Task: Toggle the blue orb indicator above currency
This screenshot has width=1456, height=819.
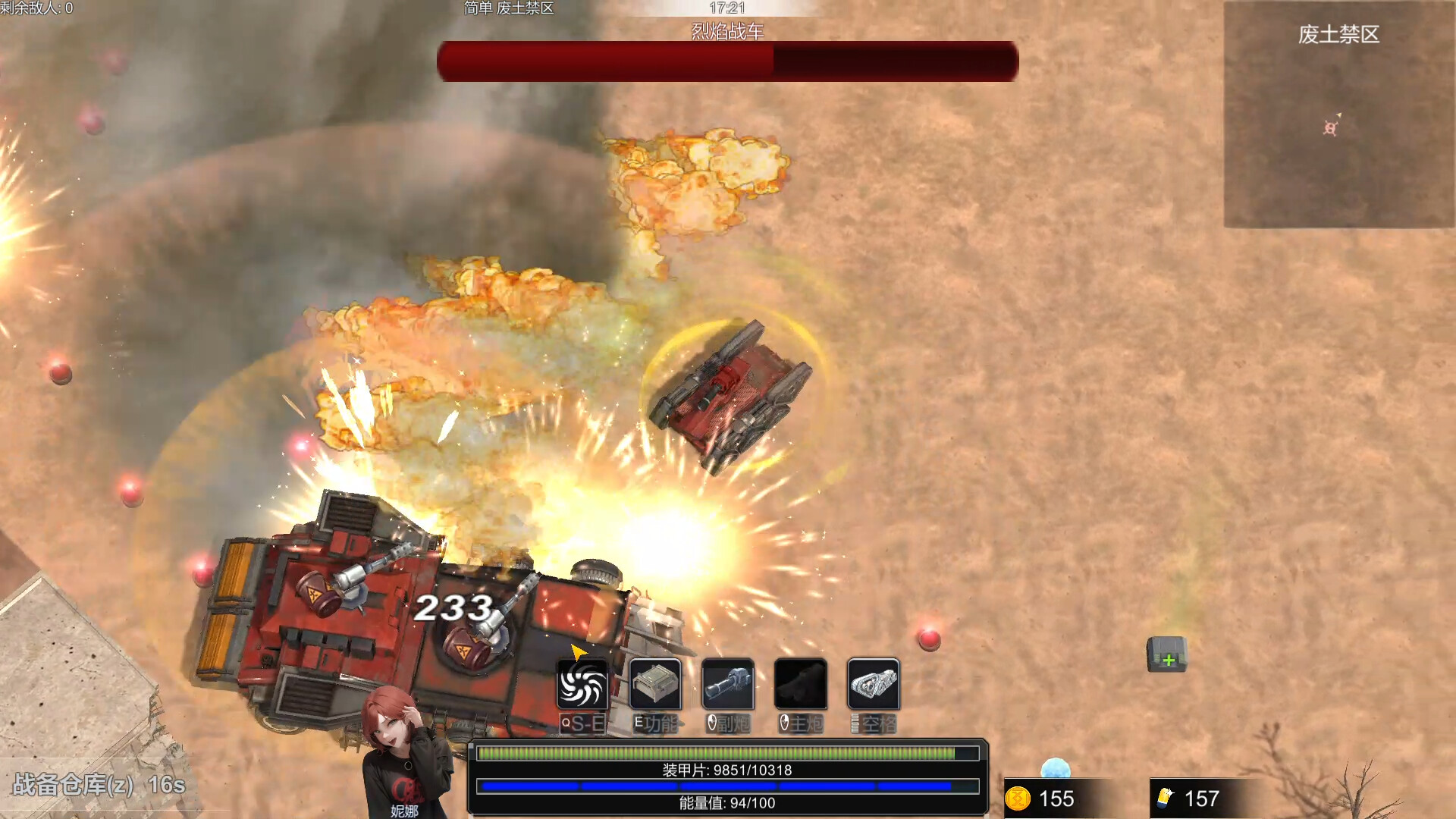Action: (x=1055, y=769)
